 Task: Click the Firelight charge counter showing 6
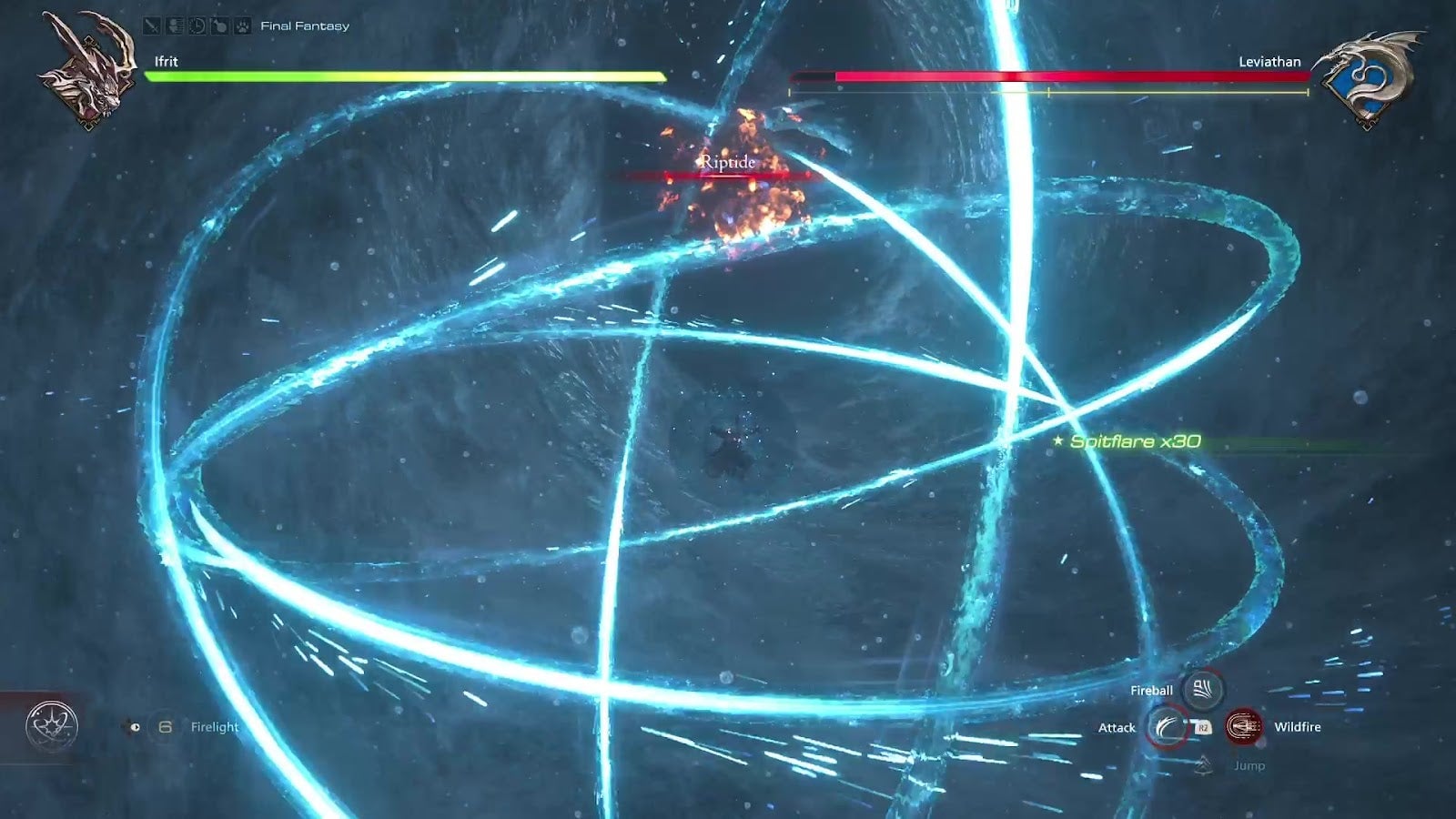pos(167,725)
